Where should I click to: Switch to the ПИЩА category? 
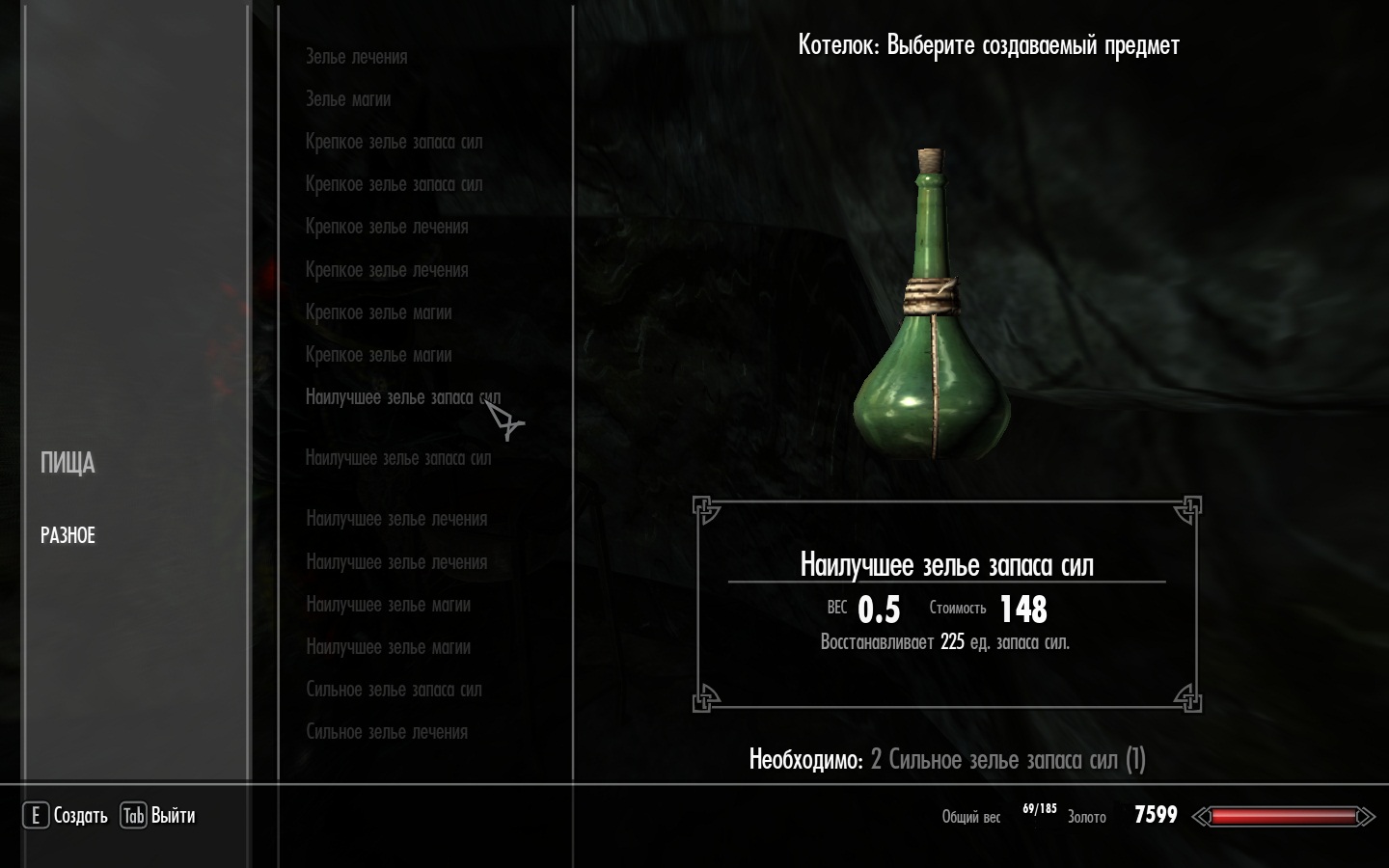click(68, 464)
